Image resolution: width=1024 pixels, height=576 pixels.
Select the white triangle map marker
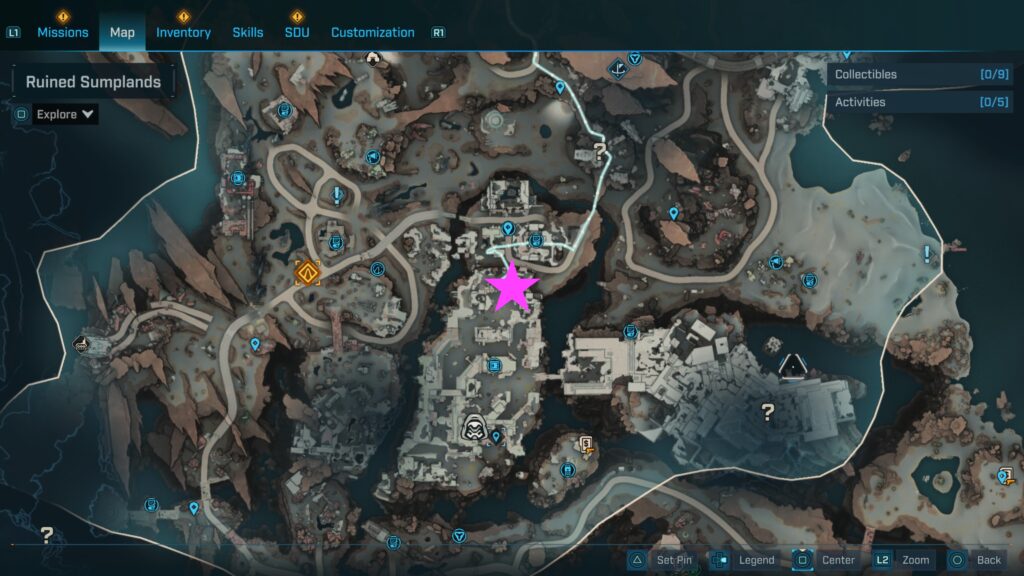(x=793, y=365)
